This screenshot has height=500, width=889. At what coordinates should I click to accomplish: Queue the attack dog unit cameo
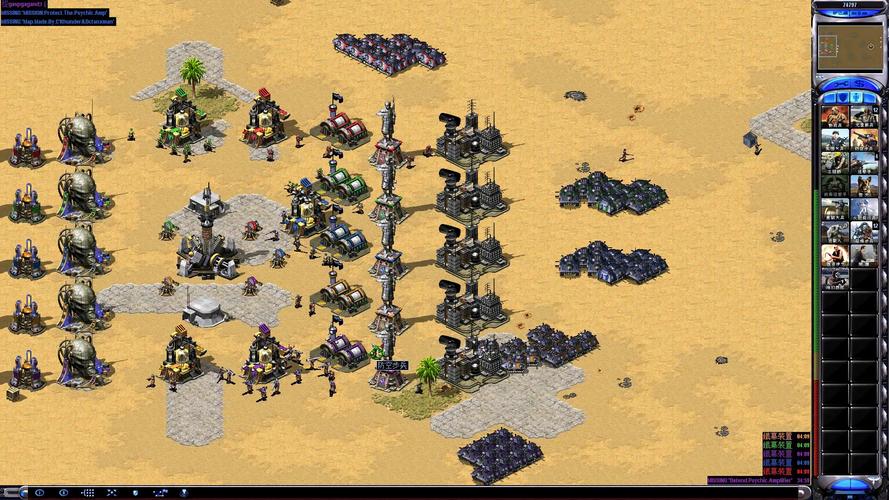(862, 185)
